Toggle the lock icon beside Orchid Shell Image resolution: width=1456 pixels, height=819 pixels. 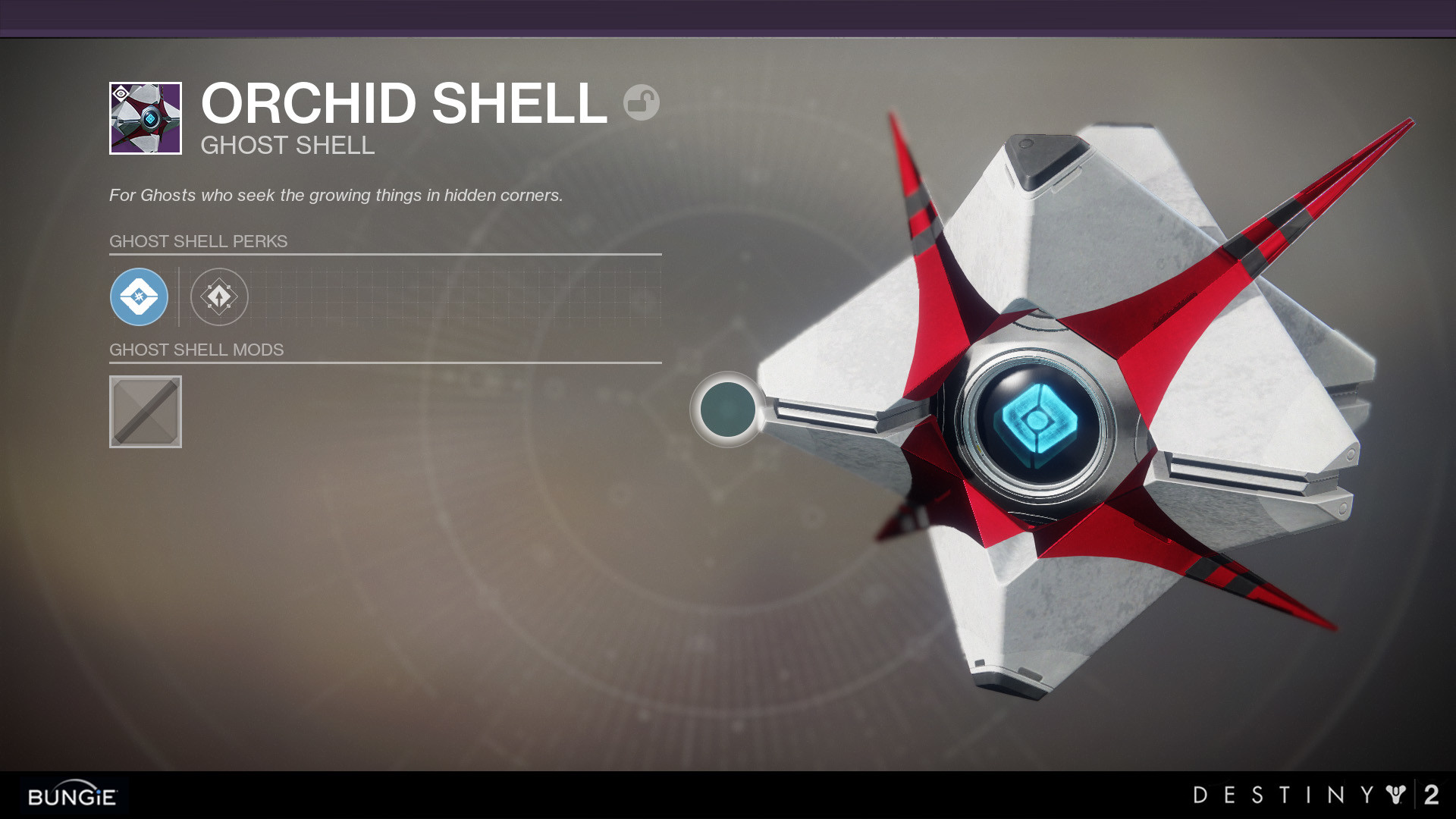coord(641,102)
